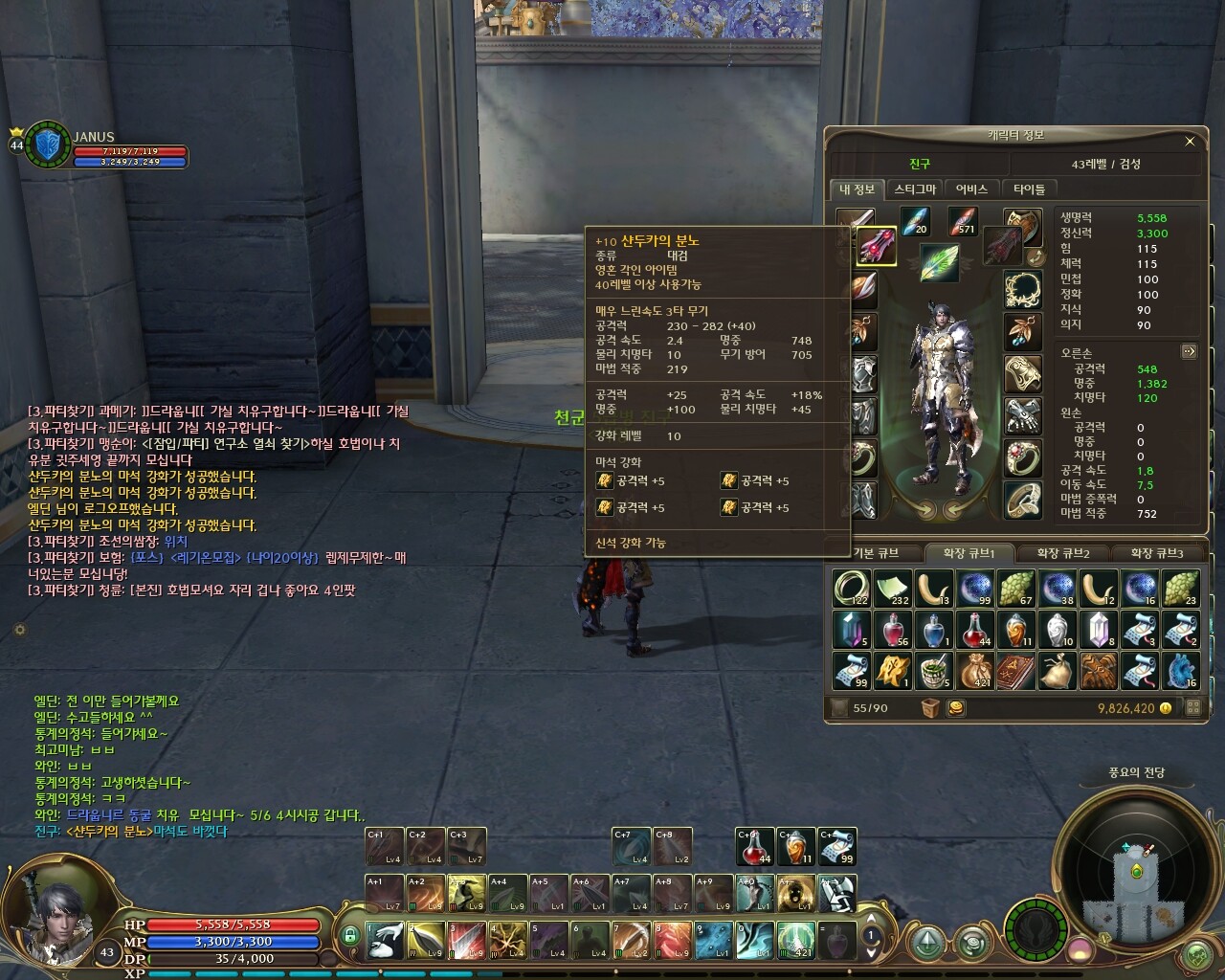Show the 기본 큐브 inventory tab
Screen dimensions: 1225x980
[x=875, y=553]
